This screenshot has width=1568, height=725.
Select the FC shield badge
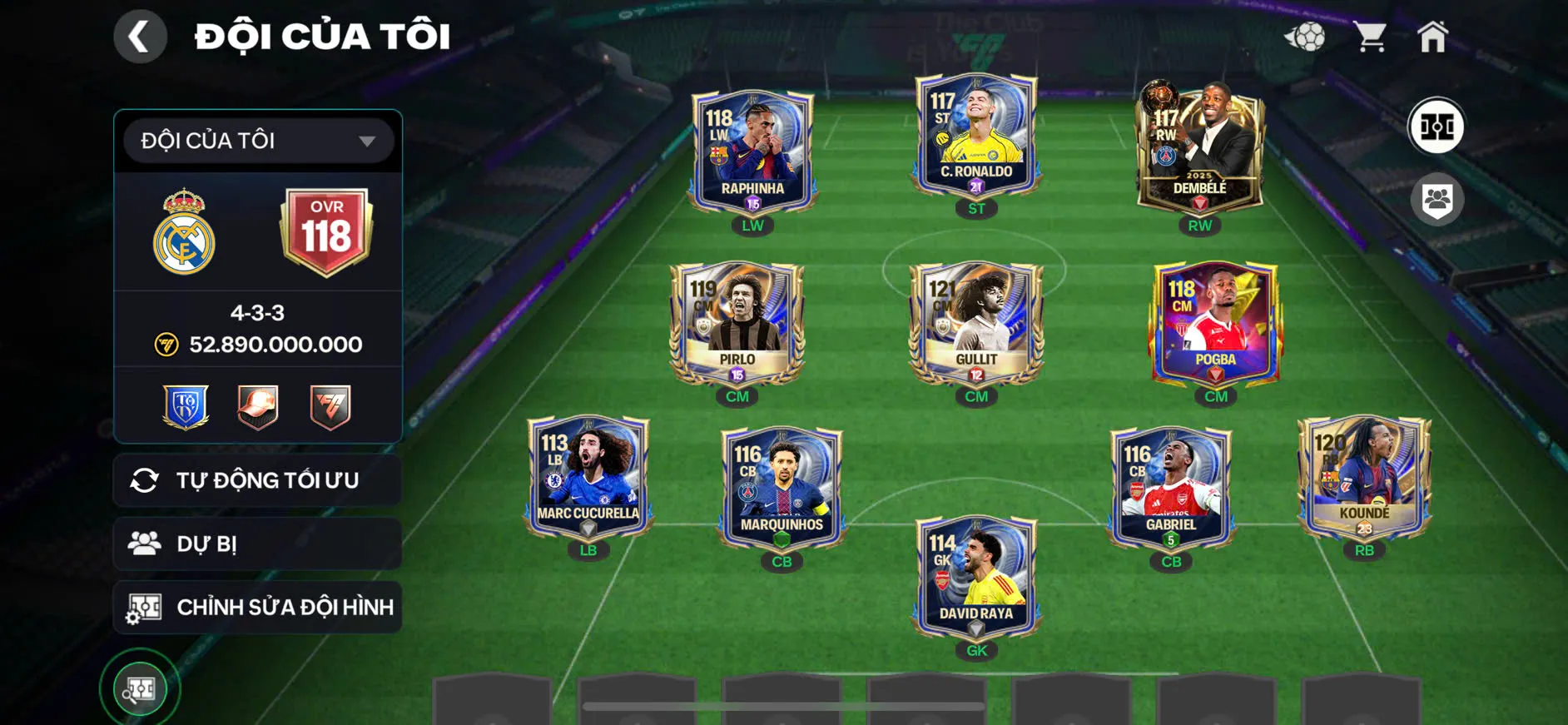pos(331,405)
